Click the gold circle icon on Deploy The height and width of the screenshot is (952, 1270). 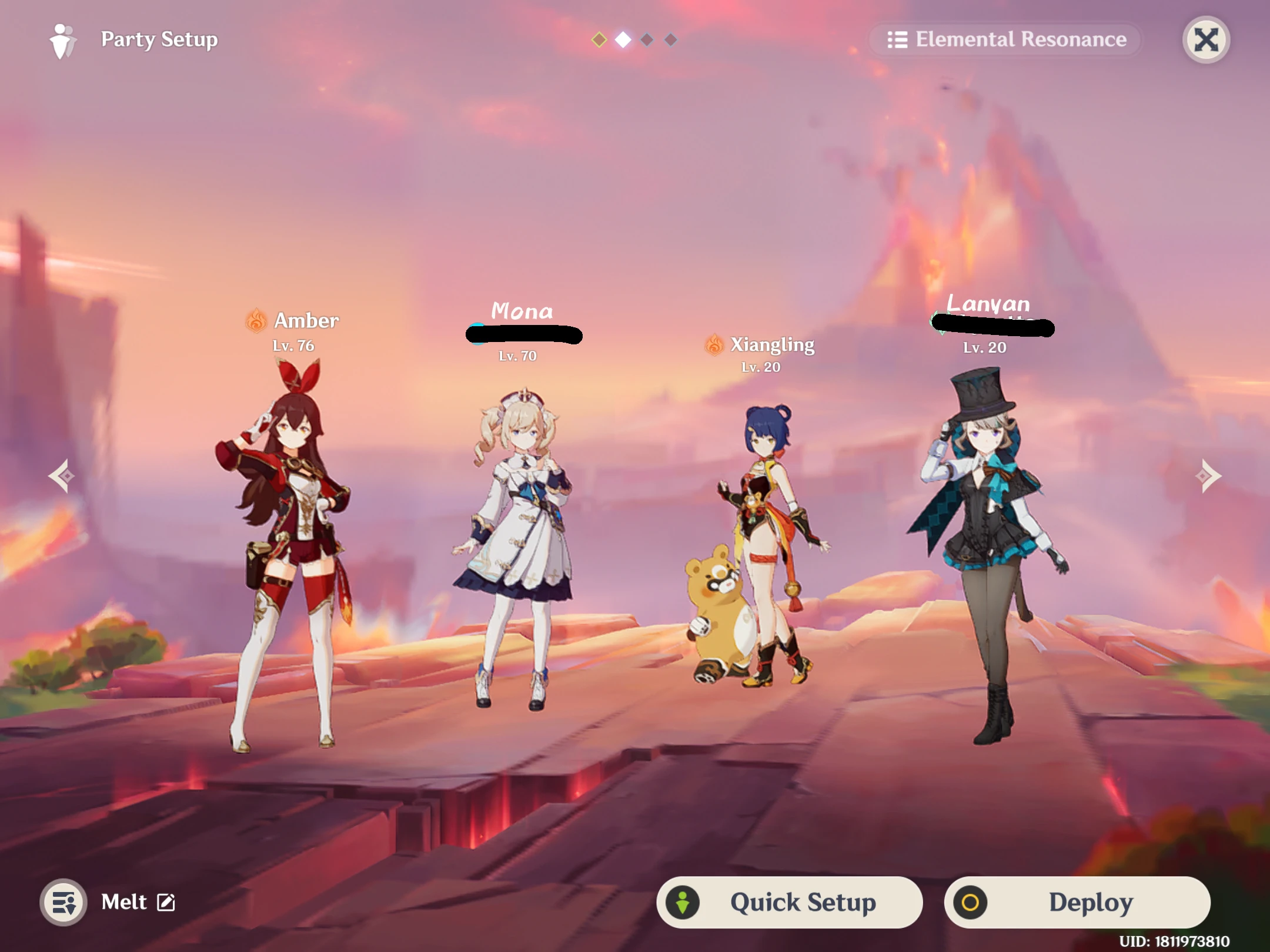971,903
